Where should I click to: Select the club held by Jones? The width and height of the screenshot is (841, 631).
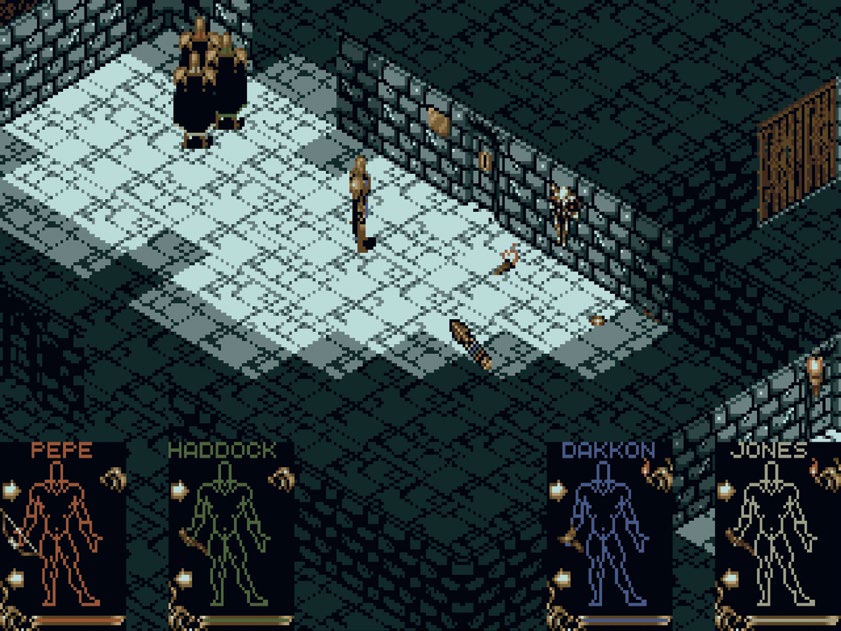point(737,541)
